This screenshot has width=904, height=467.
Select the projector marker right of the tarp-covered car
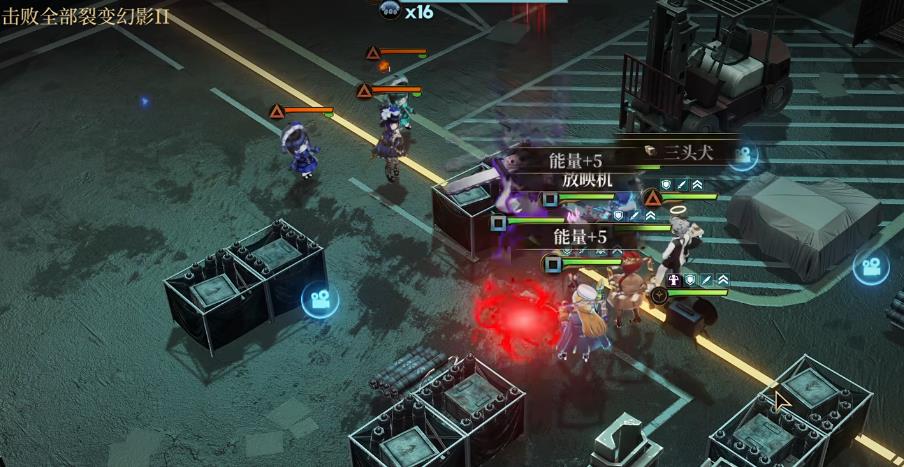point(870,267)
